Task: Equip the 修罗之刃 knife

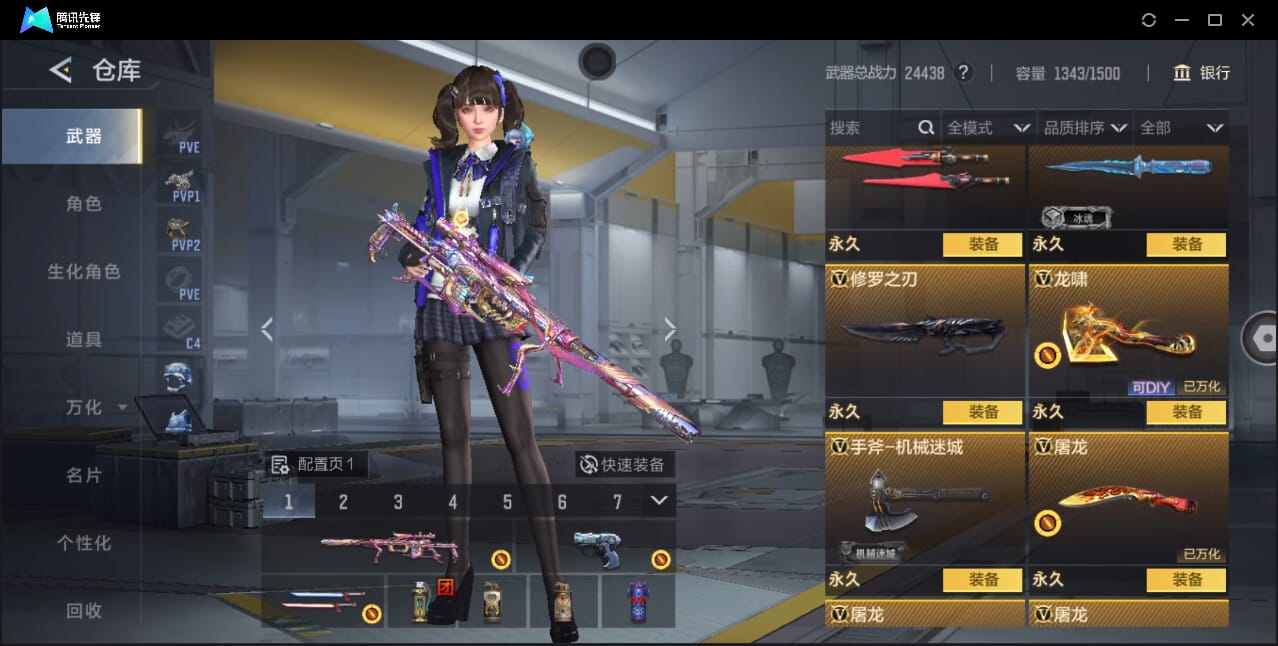Action: 982,412
